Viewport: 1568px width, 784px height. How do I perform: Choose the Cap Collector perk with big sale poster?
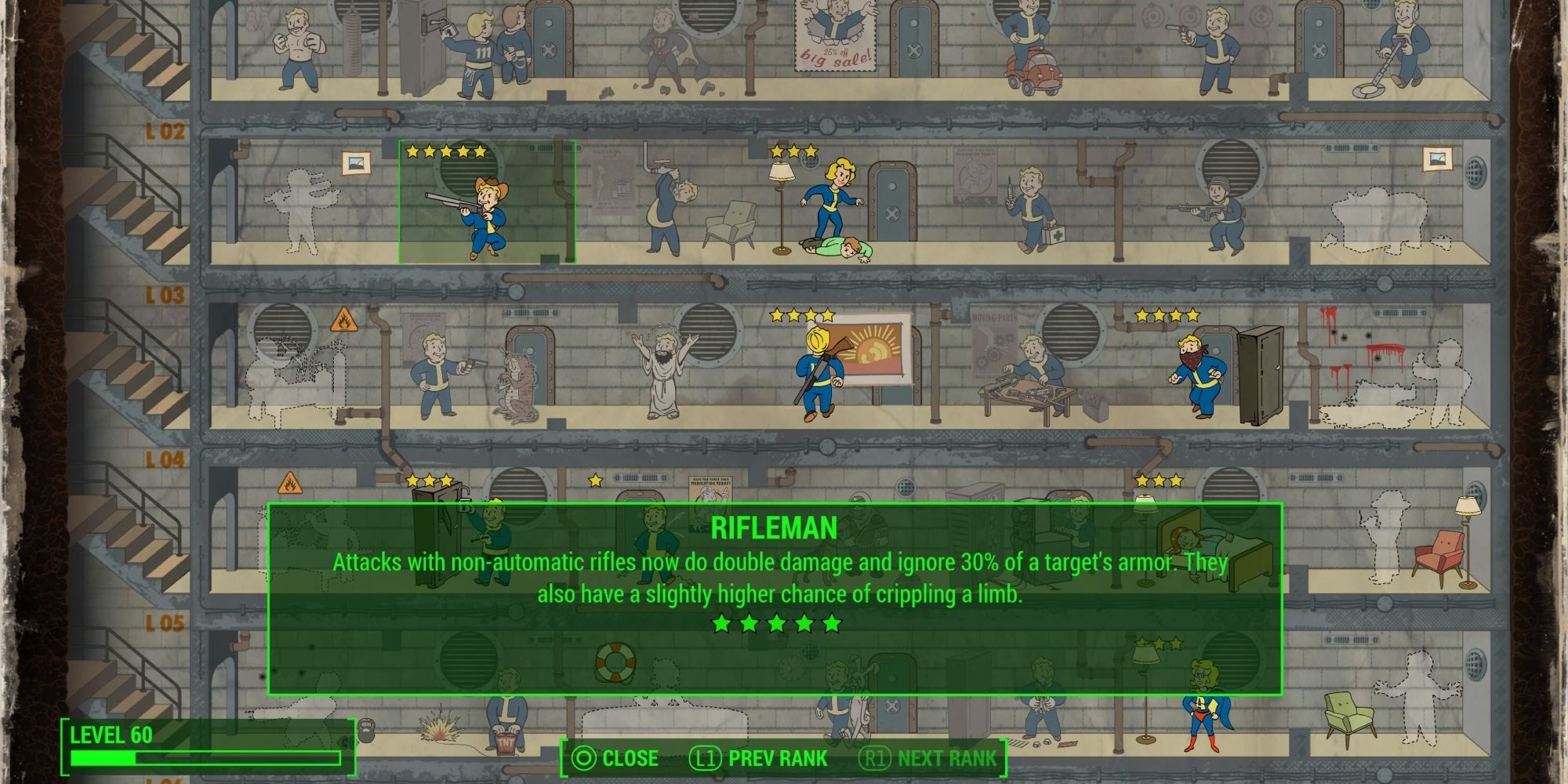pos(836,41)
